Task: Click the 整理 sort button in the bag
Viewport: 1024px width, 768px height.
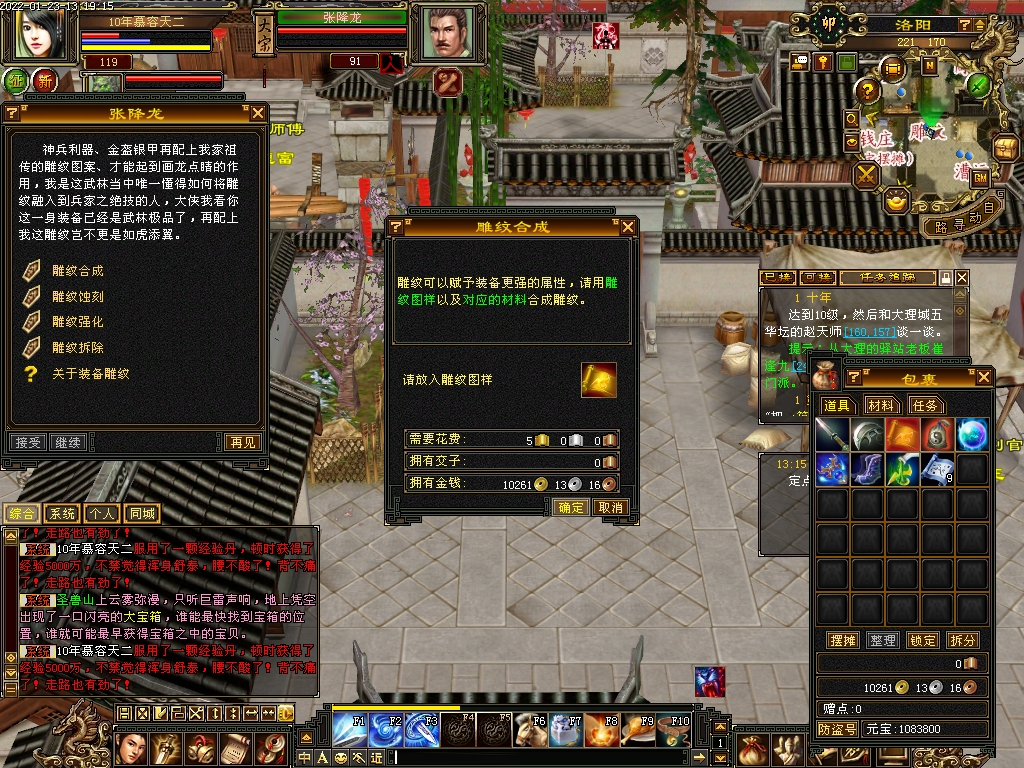Action: pyautogui.click(x=882, y=640)
